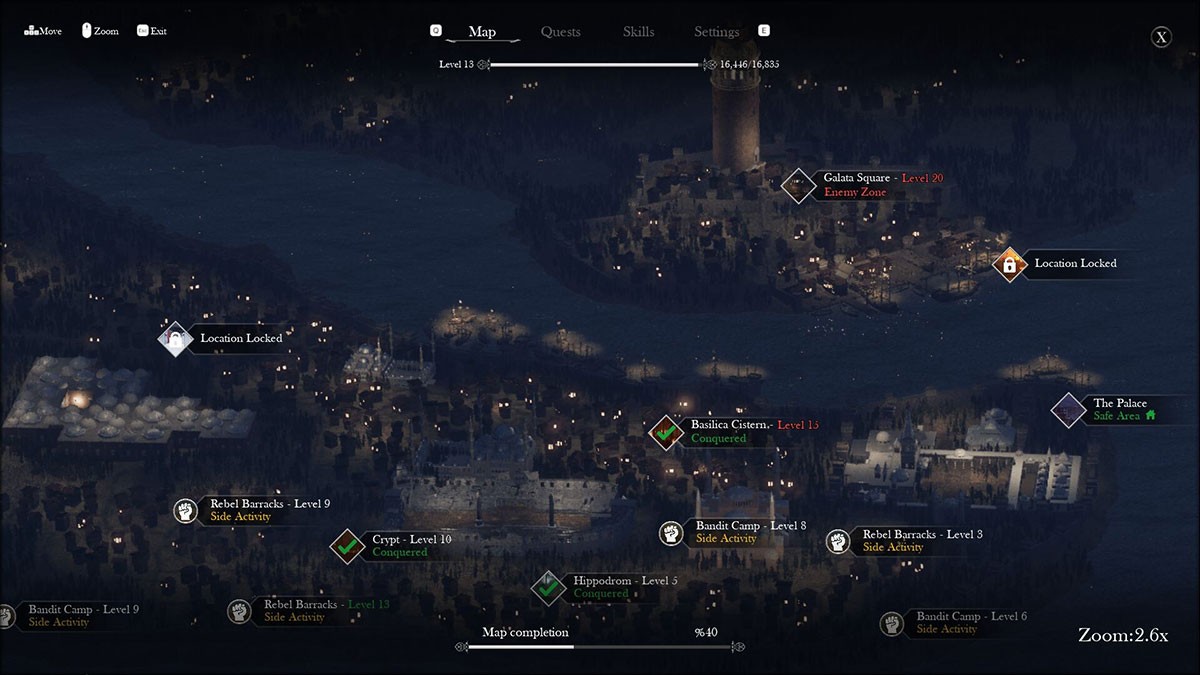1200x675 pixels.
Task: Open the Skills tab
Action: 638,32
